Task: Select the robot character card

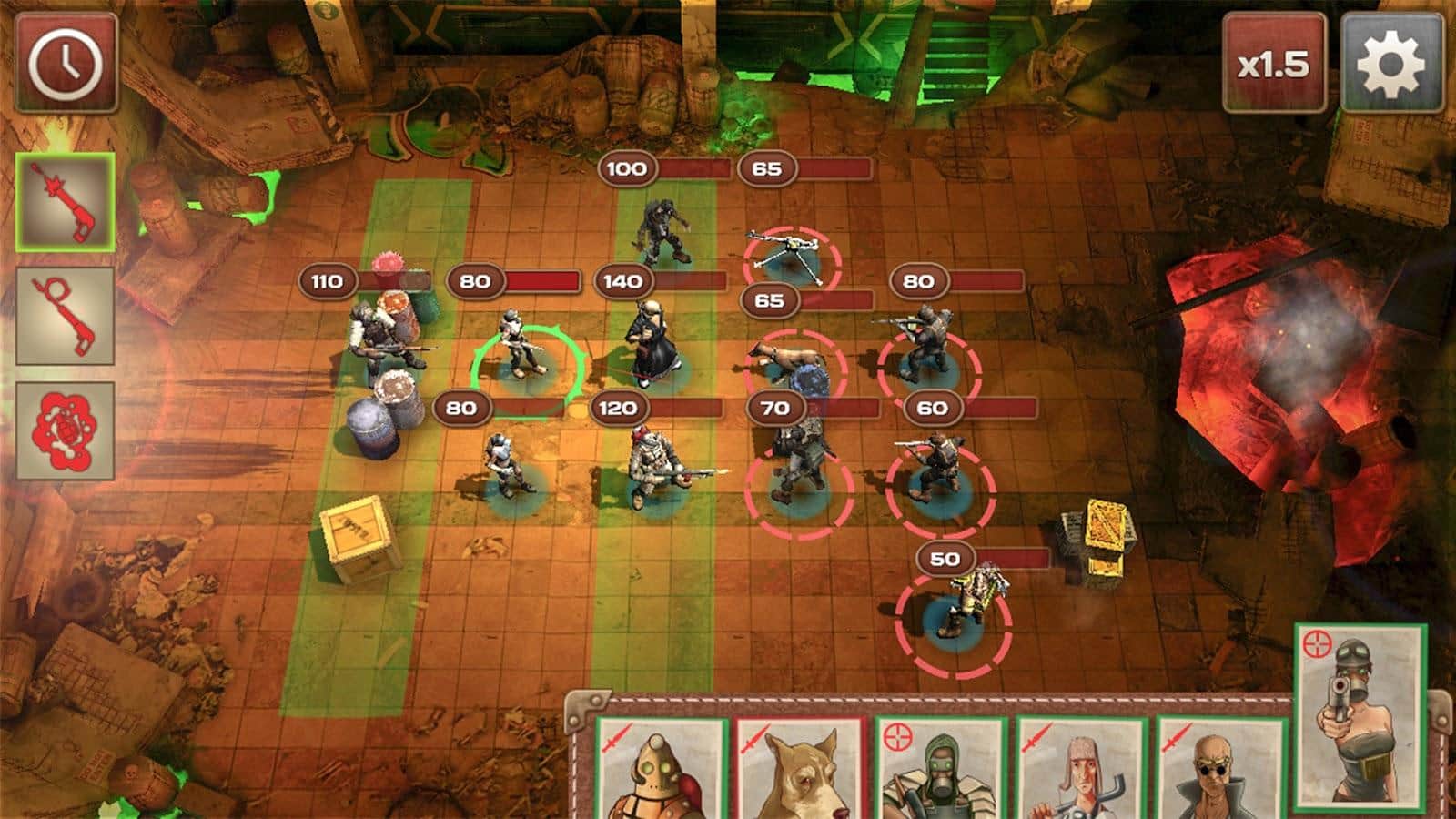Action: click(662, 769)
